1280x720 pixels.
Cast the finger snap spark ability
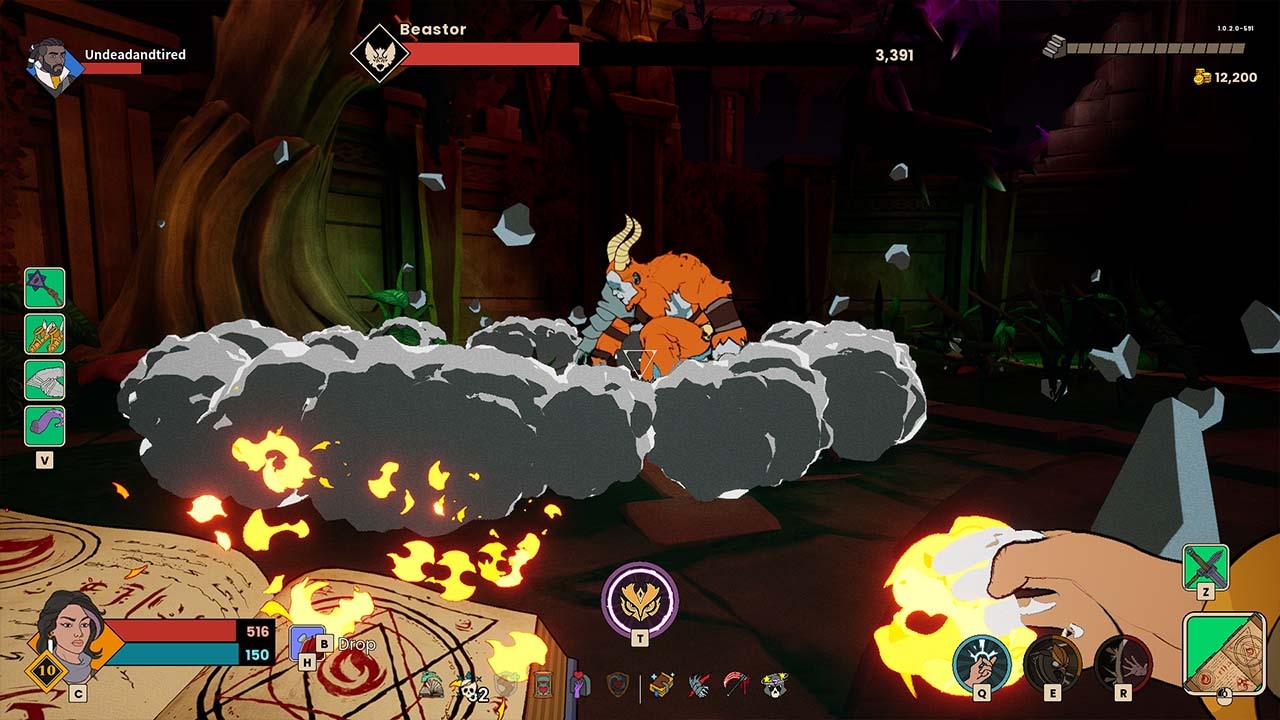(981, 664)
